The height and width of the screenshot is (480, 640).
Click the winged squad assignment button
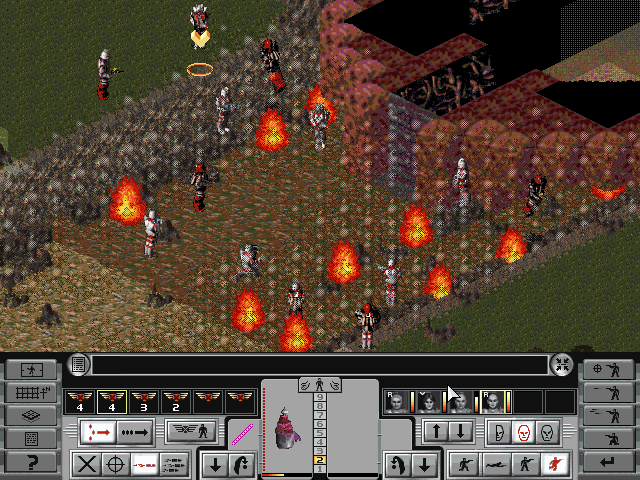[193, 433]
